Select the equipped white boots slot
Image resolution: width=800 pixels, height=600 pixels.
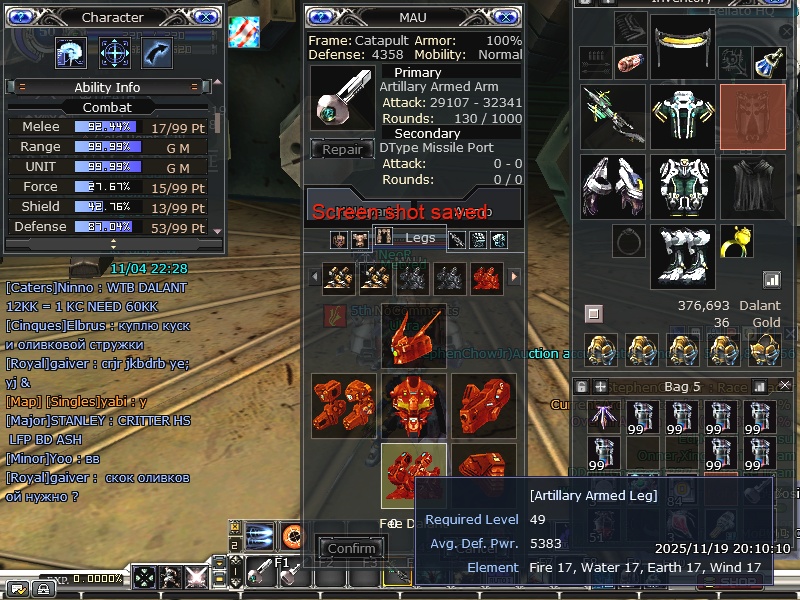(682, 256)
